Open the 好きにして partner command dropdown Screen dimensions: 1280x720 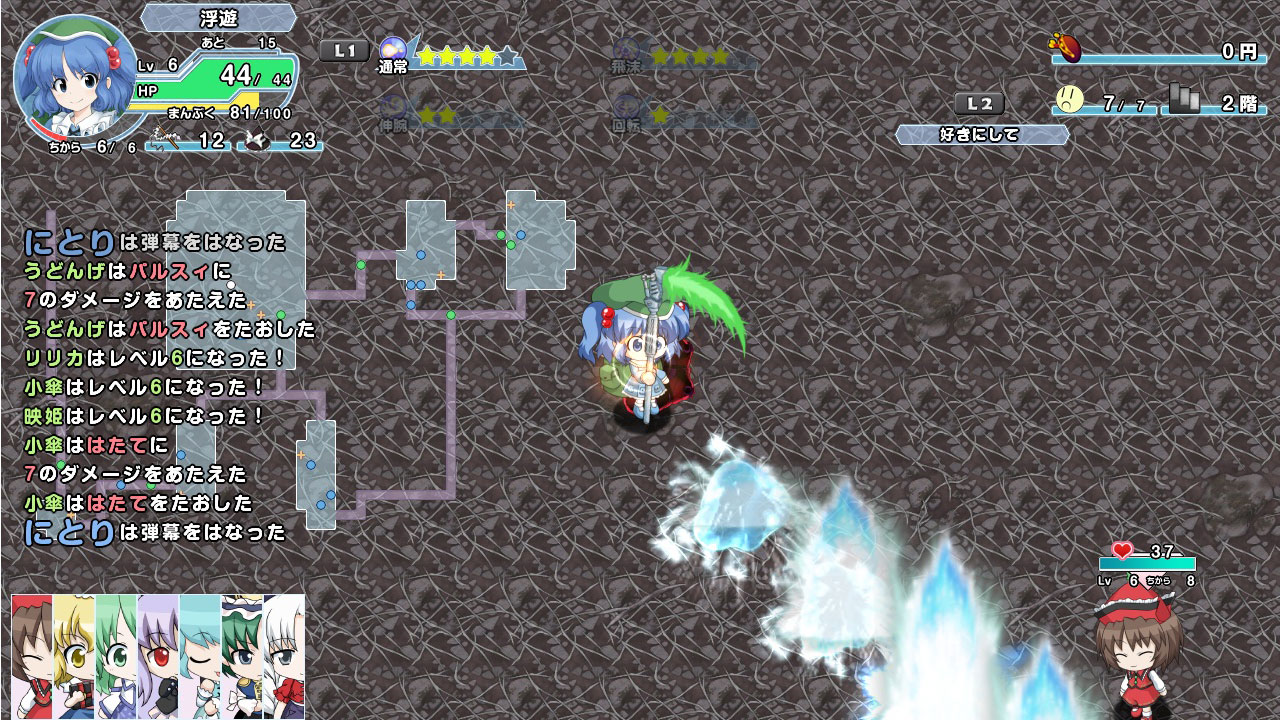point(981,133)
